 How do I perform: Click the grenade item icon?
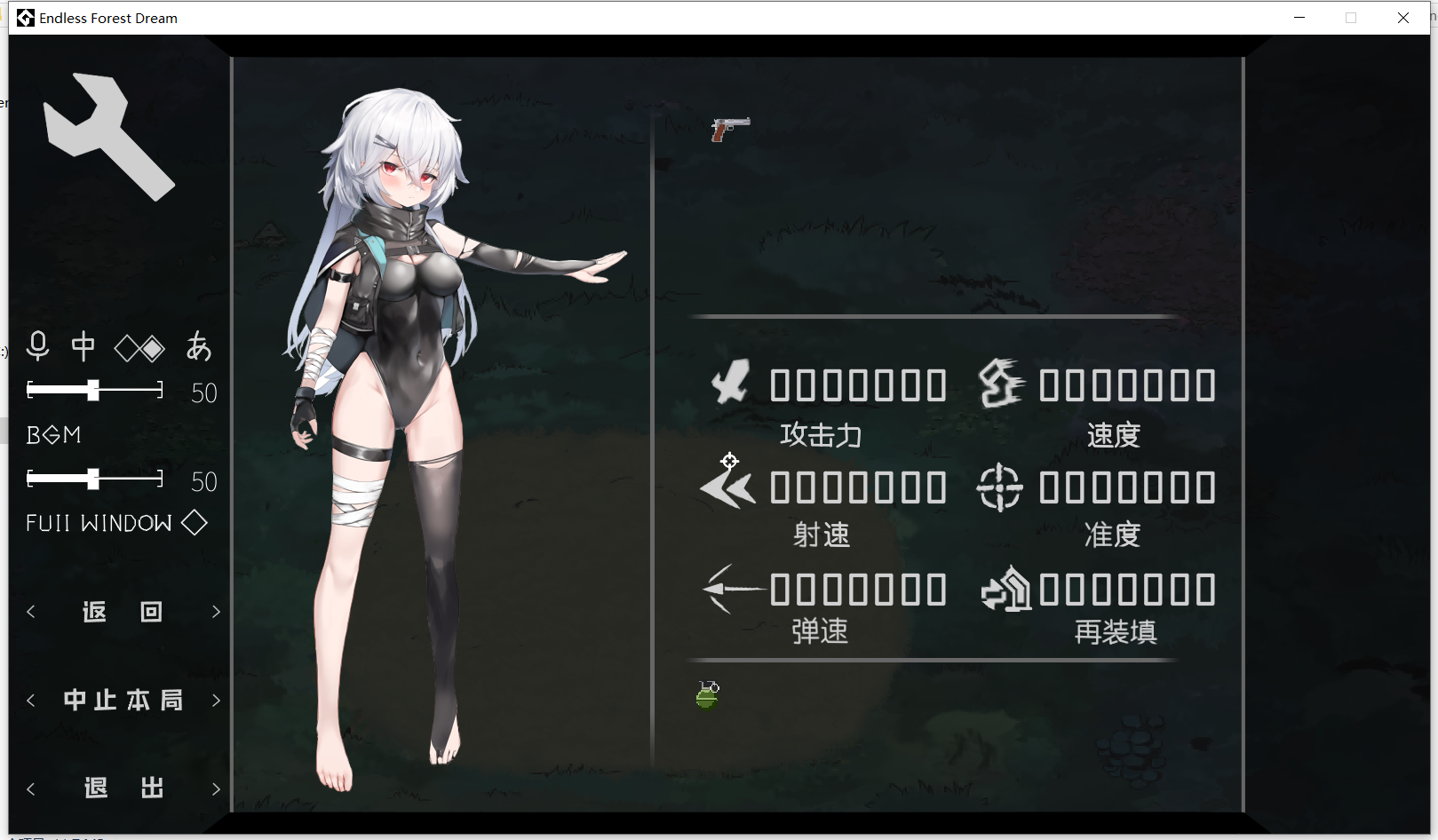(x=706, y=695)
